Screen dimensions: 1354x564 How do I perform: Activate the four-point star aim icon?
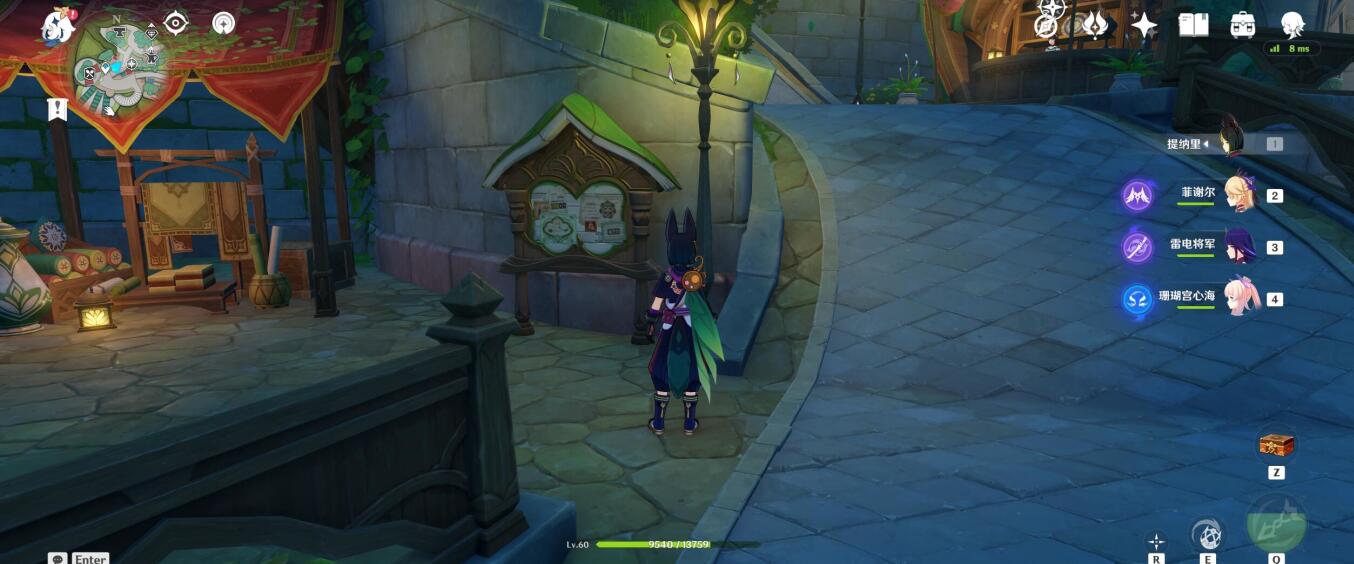(1157, 541)
